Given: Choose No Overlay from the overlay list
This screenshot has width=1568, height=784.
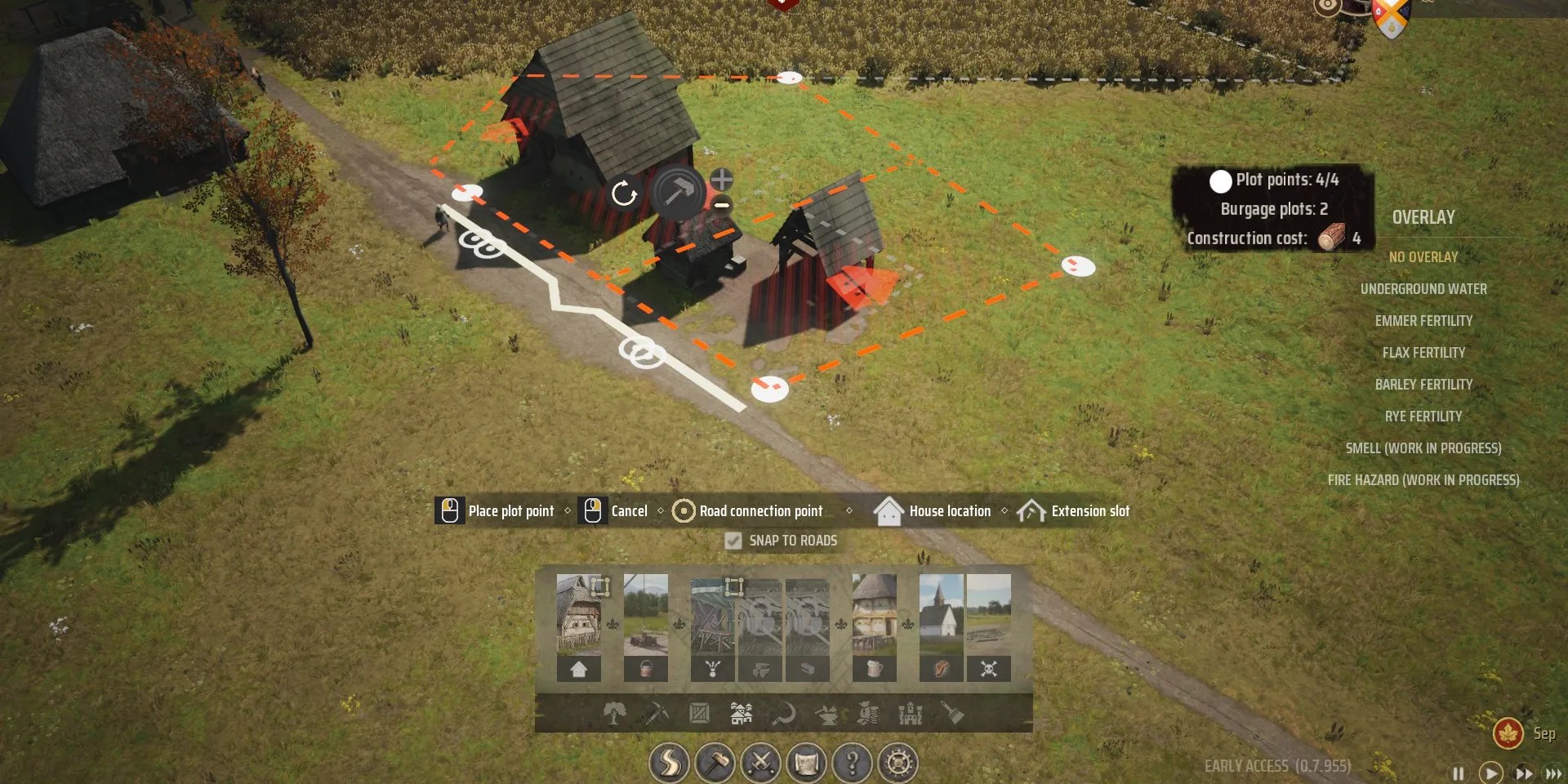Looking at the screenshot, I should 1424,256.
